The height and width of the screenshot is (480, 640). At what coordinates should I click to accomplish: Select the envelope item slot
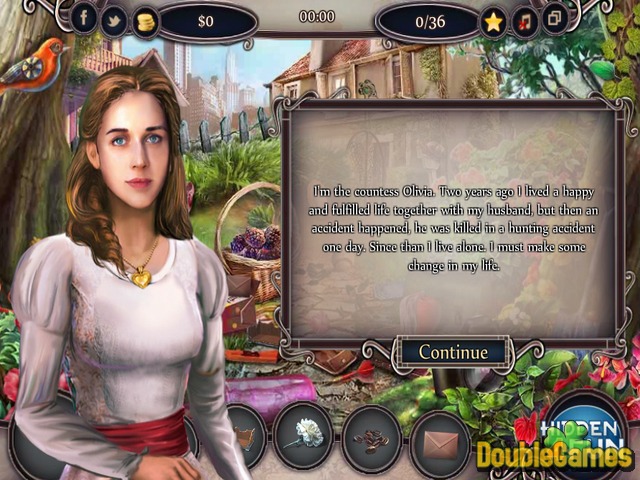(440, 439)
